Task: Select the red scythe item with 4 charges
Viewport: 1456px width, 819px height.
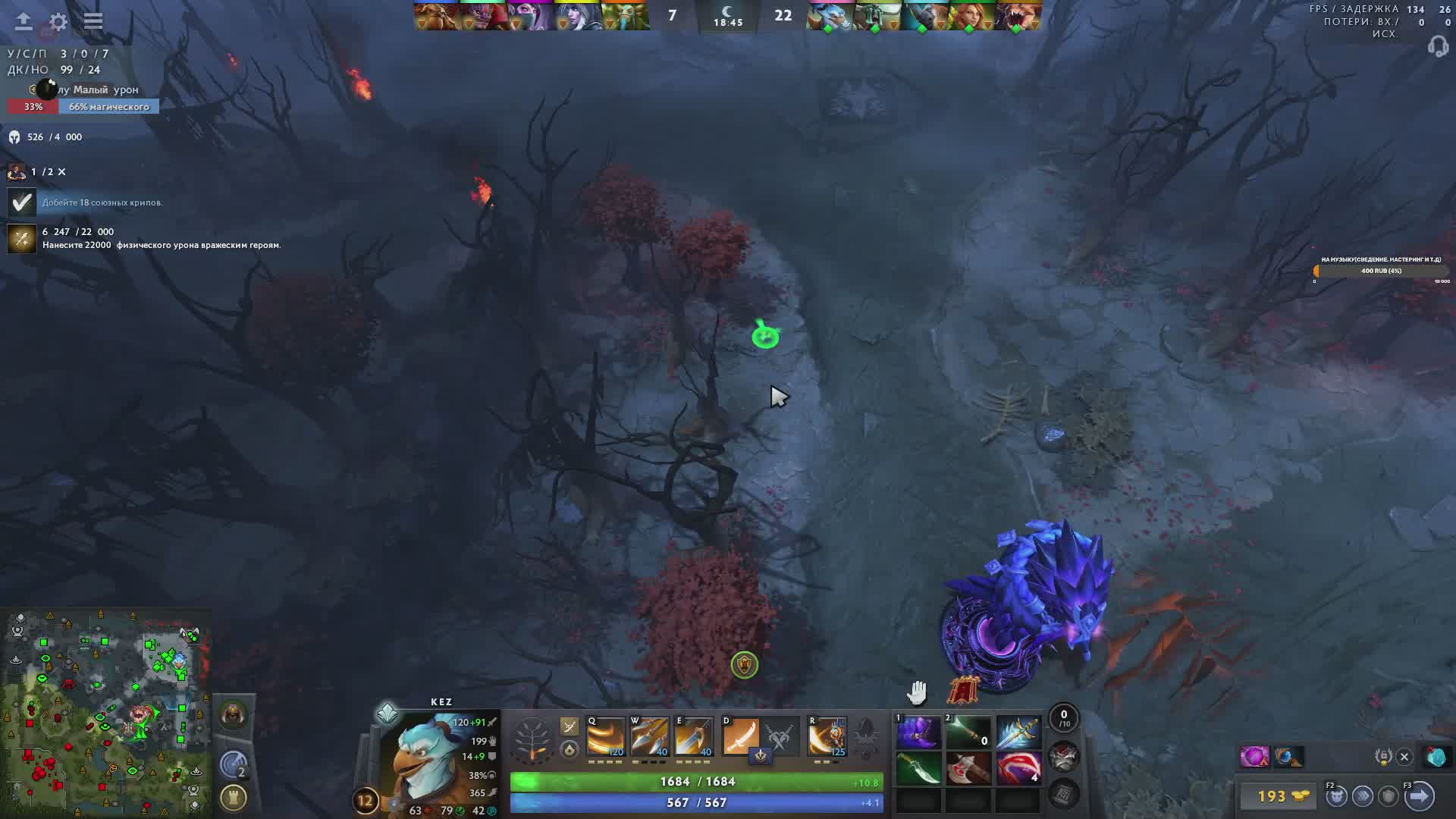Action: 1018,769
